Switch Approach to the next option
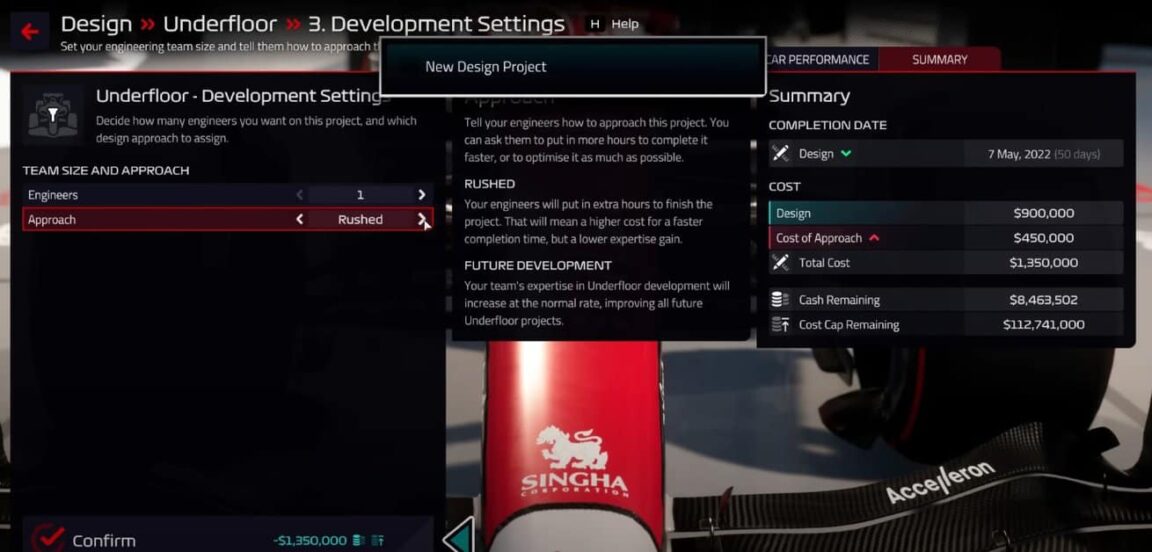1152x552 pixels. tap(422, 219)
